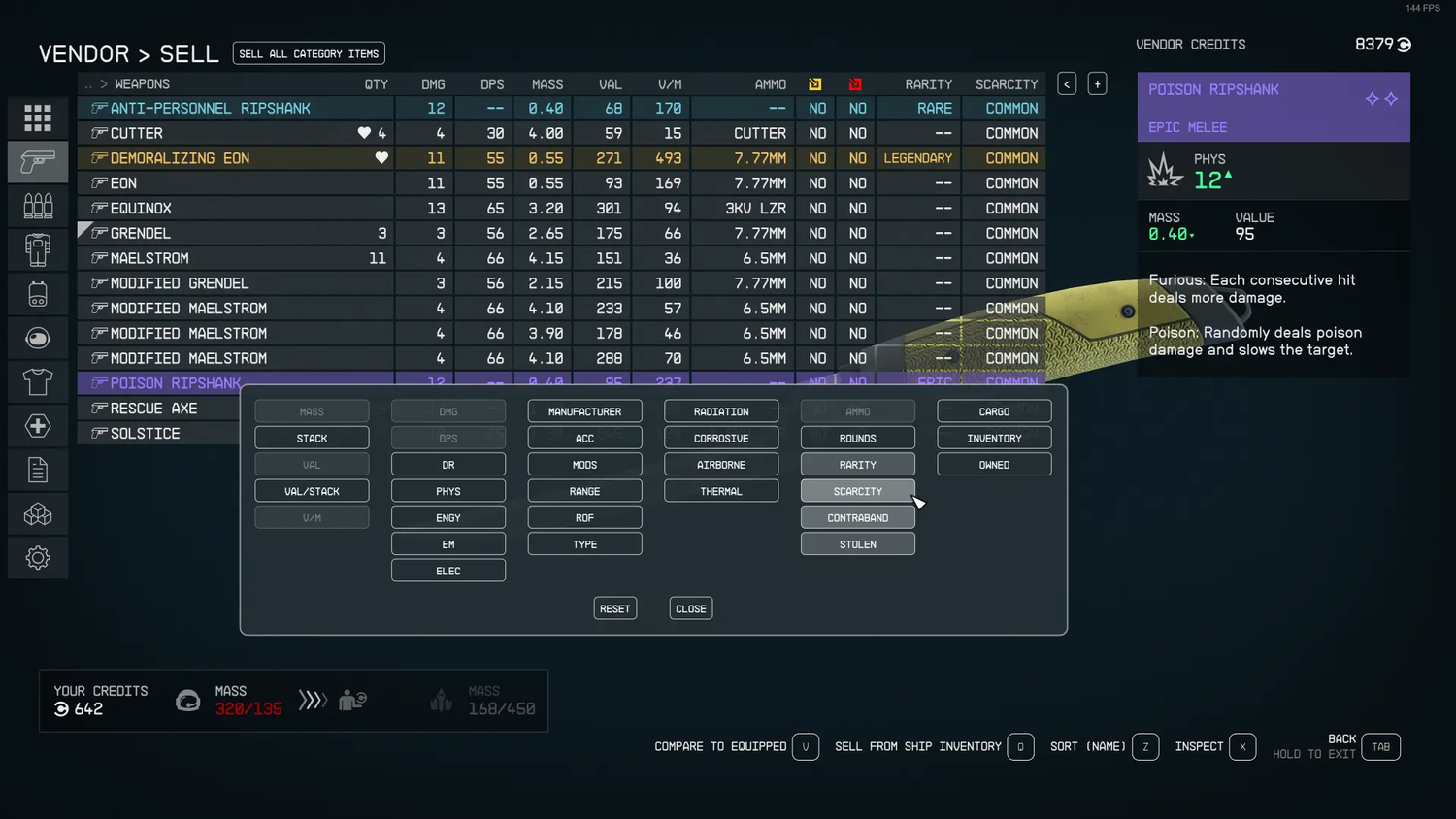Open the all-items grid category

[x=38, y=118]
